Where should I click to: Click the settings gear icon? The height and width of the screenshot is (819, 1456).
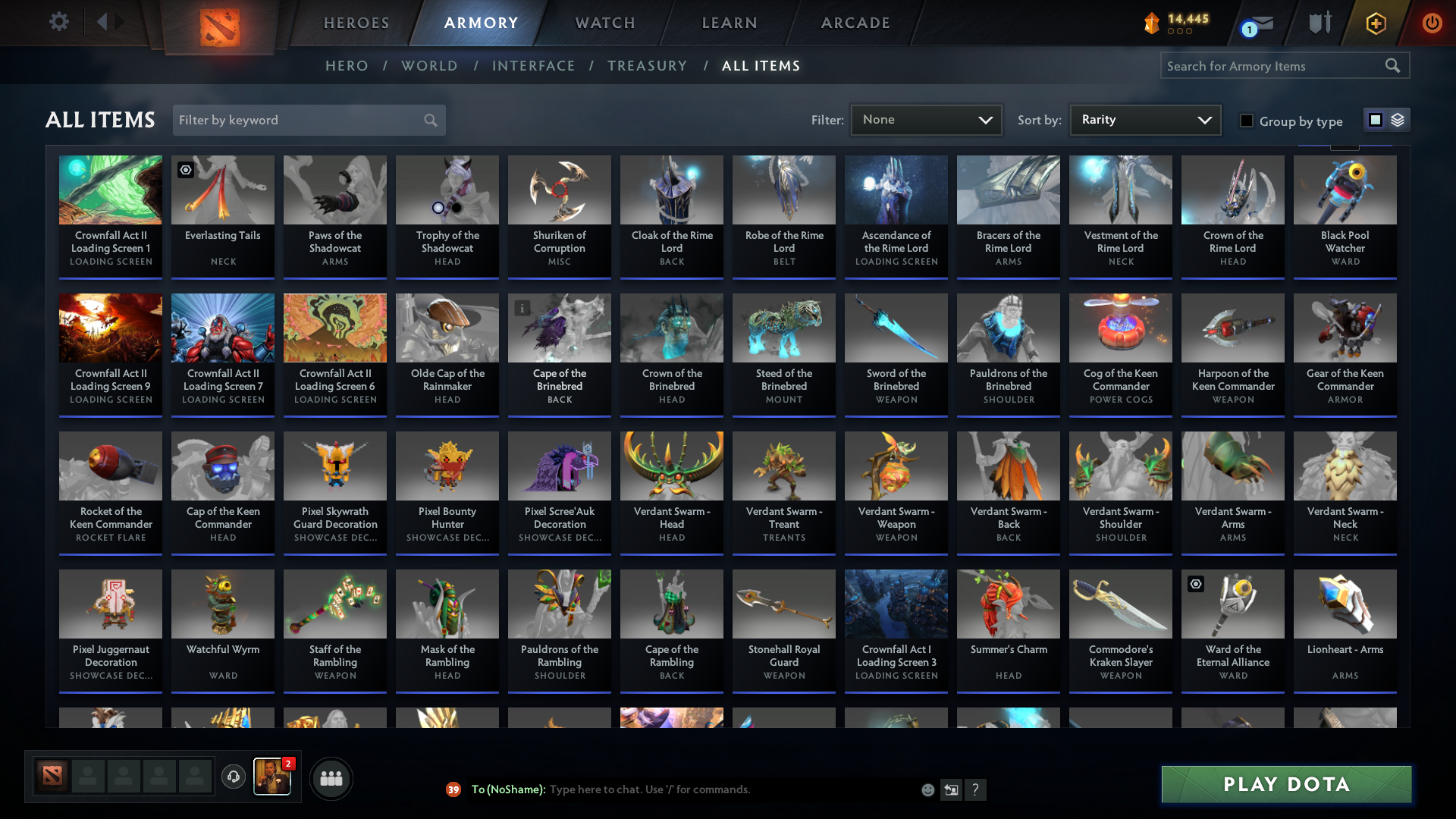(x=59, y=22)
